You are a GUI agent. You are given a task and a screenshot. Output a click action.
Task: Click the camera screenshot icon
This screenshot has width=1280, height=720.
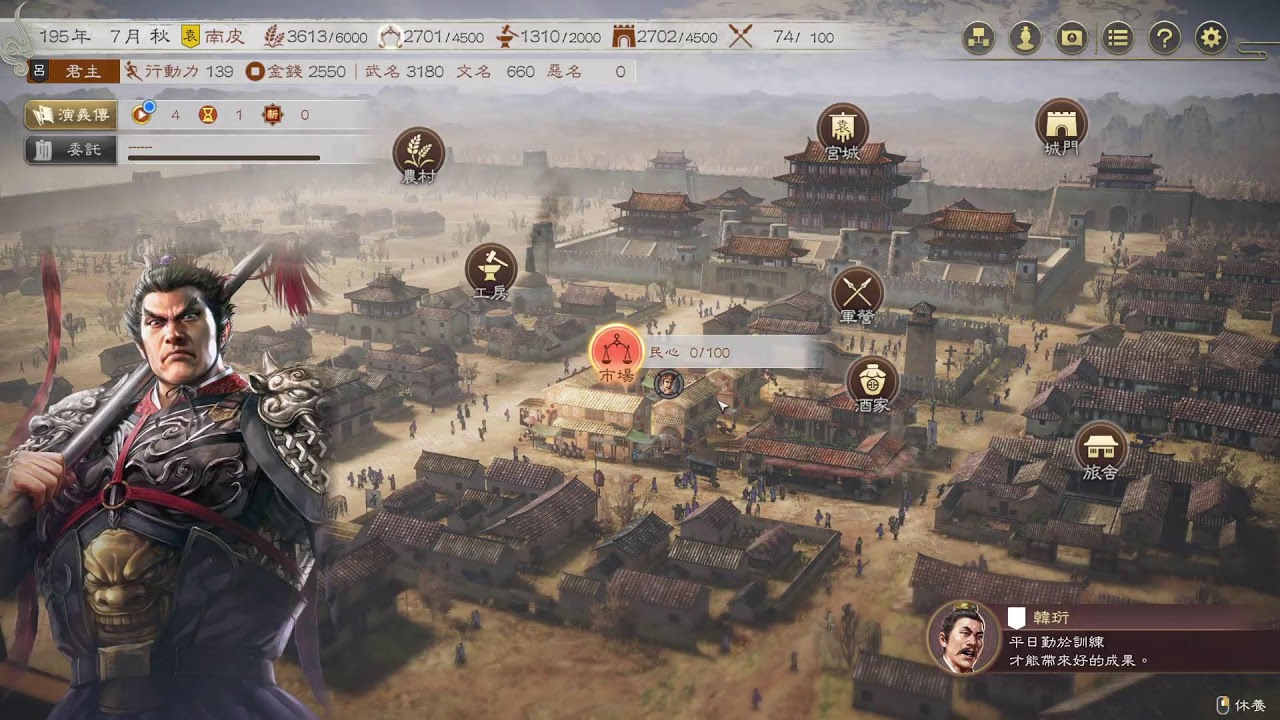[1071, 38]
